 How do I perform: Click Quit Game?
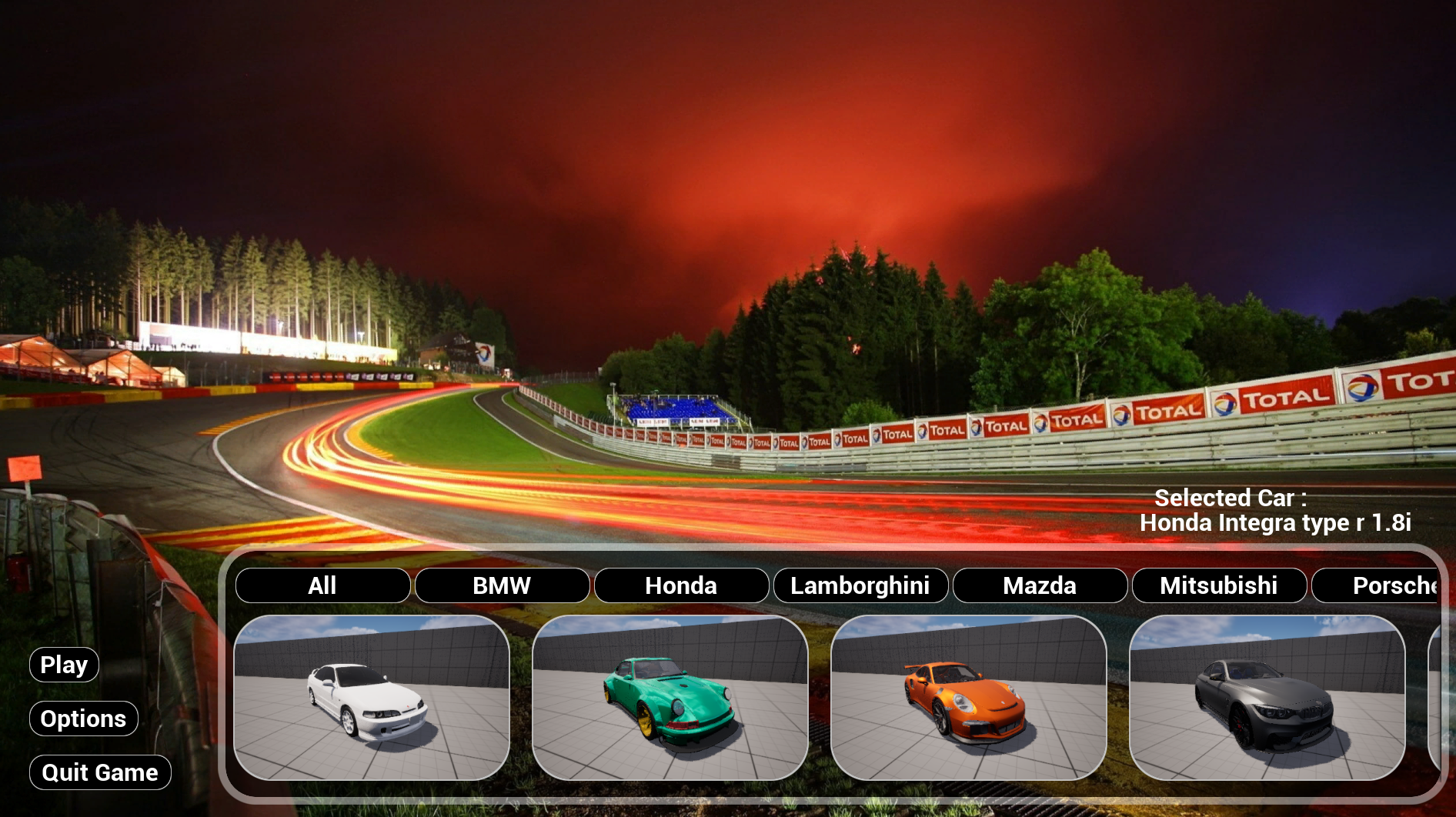(x=100, y=772)
